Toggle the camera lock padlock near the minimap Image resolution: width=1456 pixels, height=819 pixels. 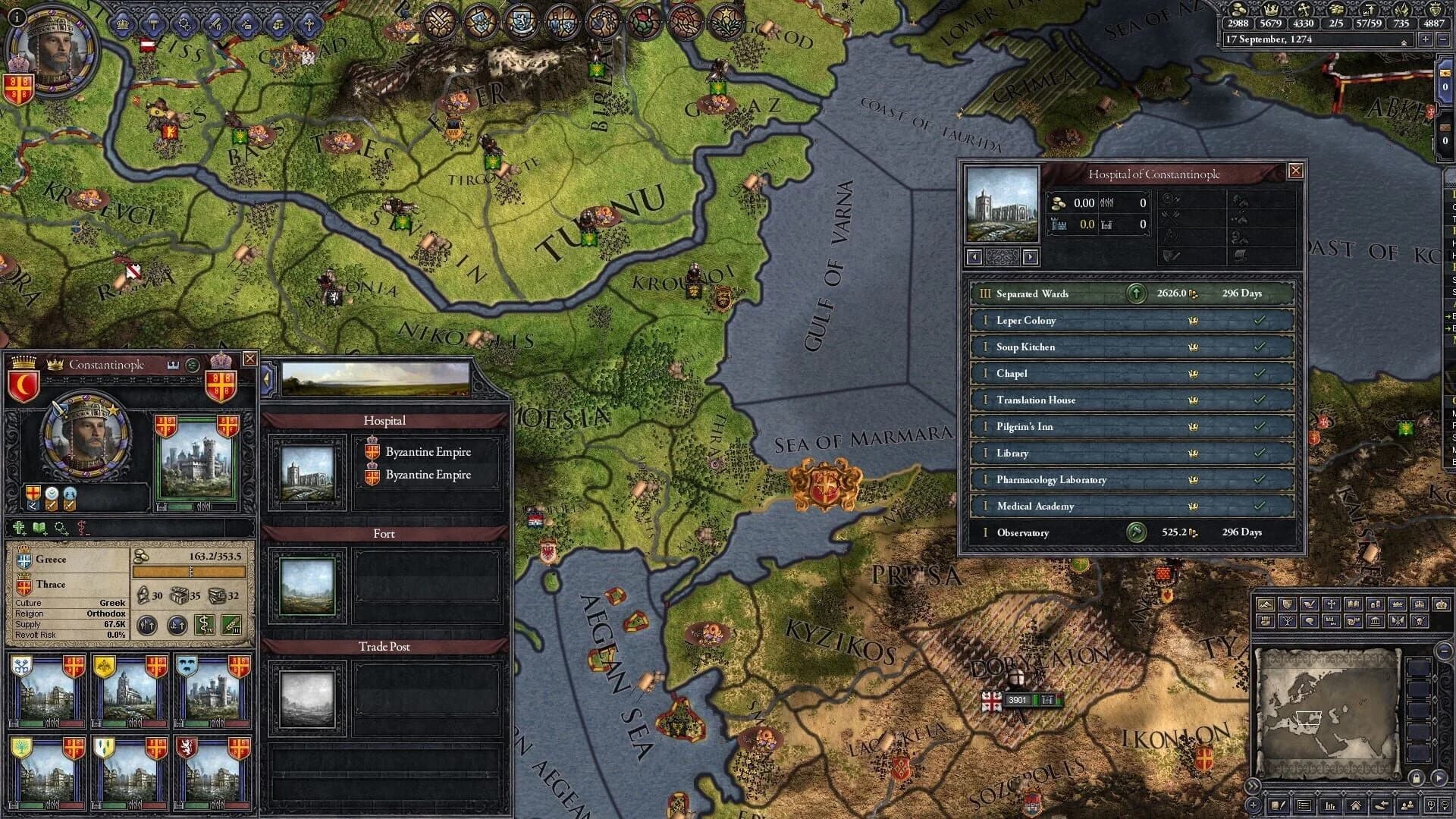click(x=1417, y=779)
